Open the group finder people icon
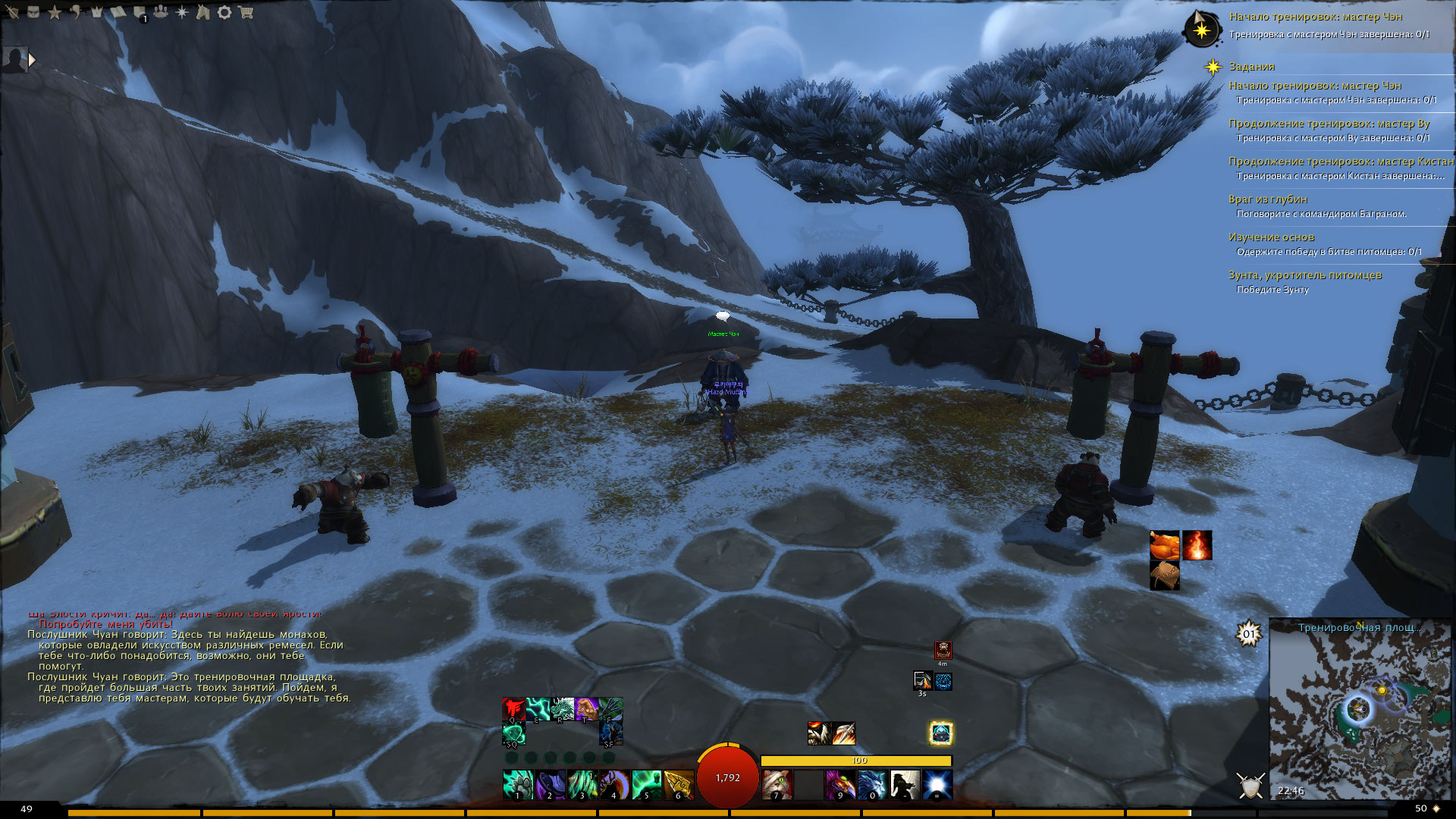This screenshot has width=1456, height=819. 161,12
